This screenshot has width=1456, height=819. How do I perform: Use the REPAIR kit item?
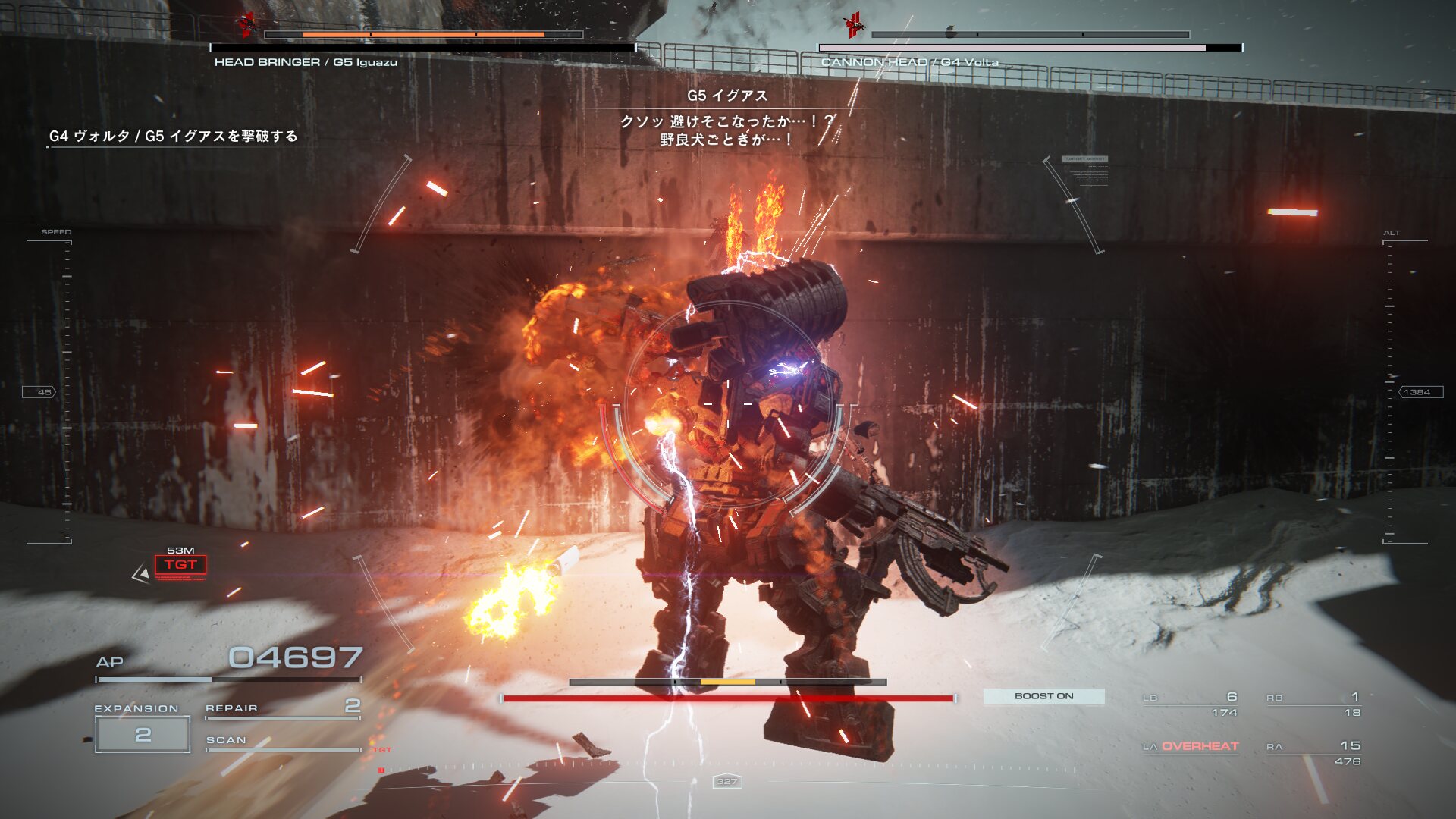[x=282, y=708]
